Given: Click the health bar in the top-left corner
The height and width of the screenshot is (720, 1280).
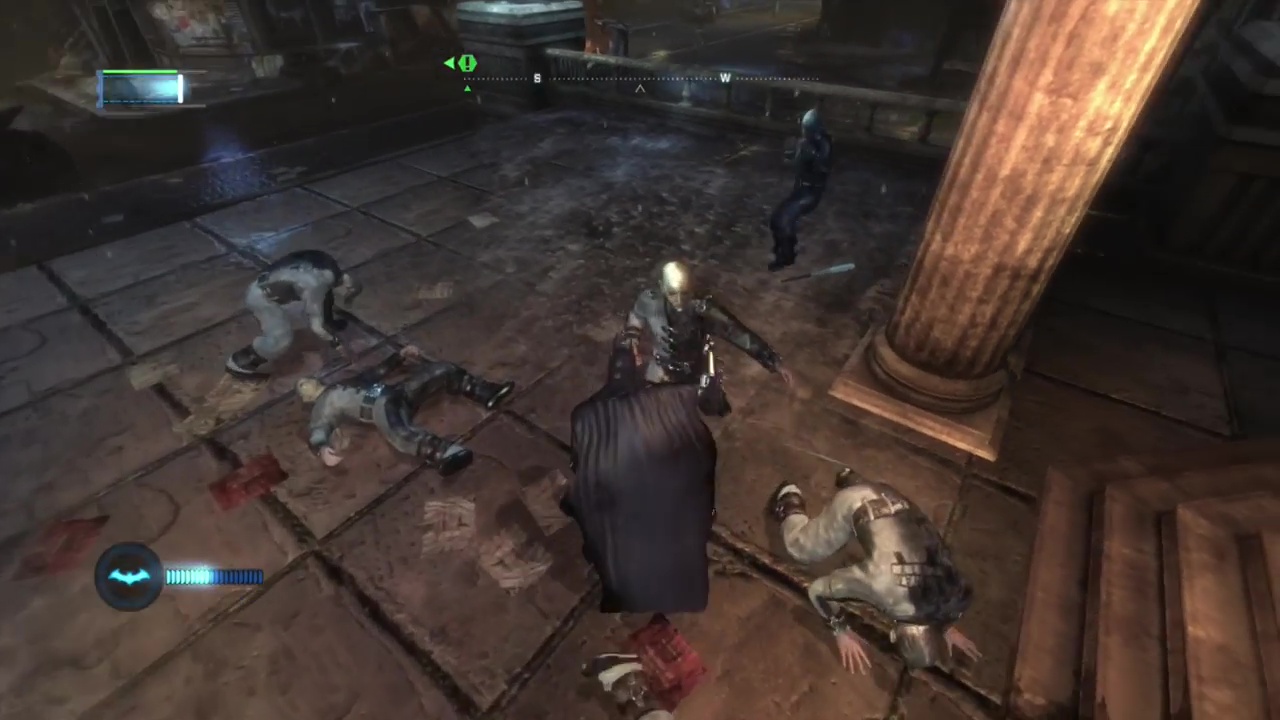Looking at the screenshot, I should tap(140, 85).
